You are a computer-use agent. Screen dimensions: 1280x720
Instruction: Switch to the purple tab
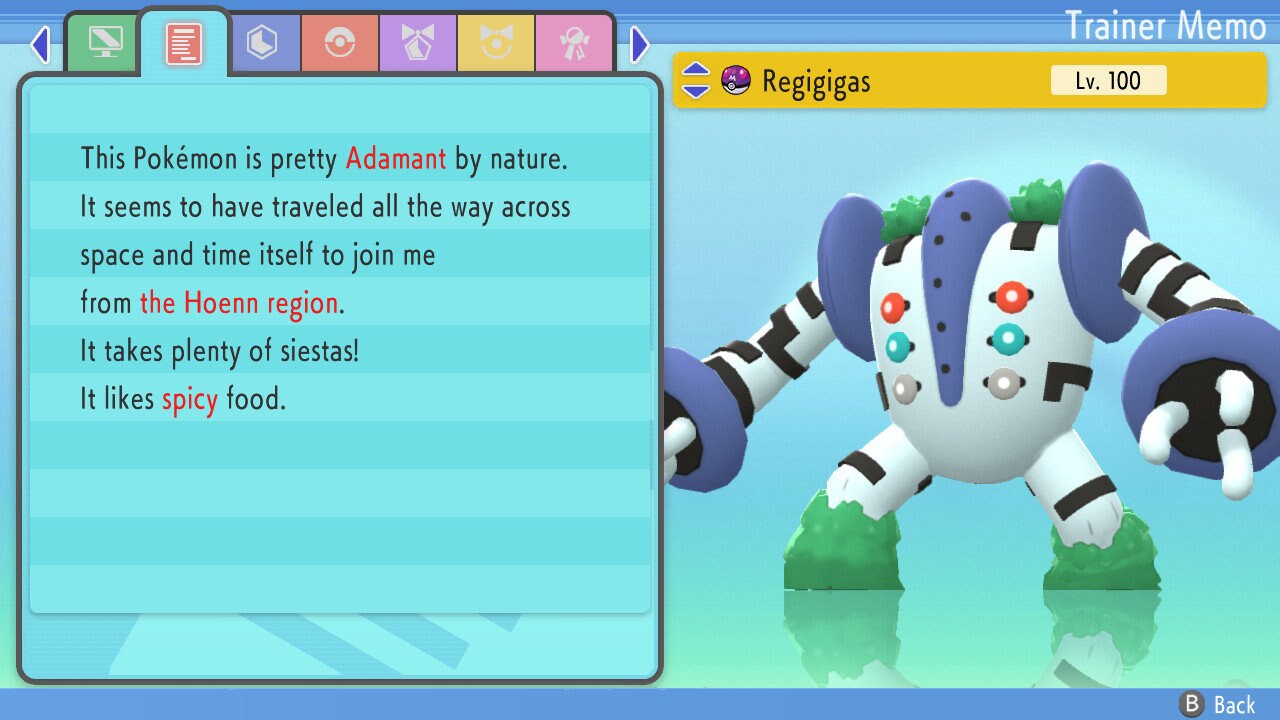click(418, 43)
